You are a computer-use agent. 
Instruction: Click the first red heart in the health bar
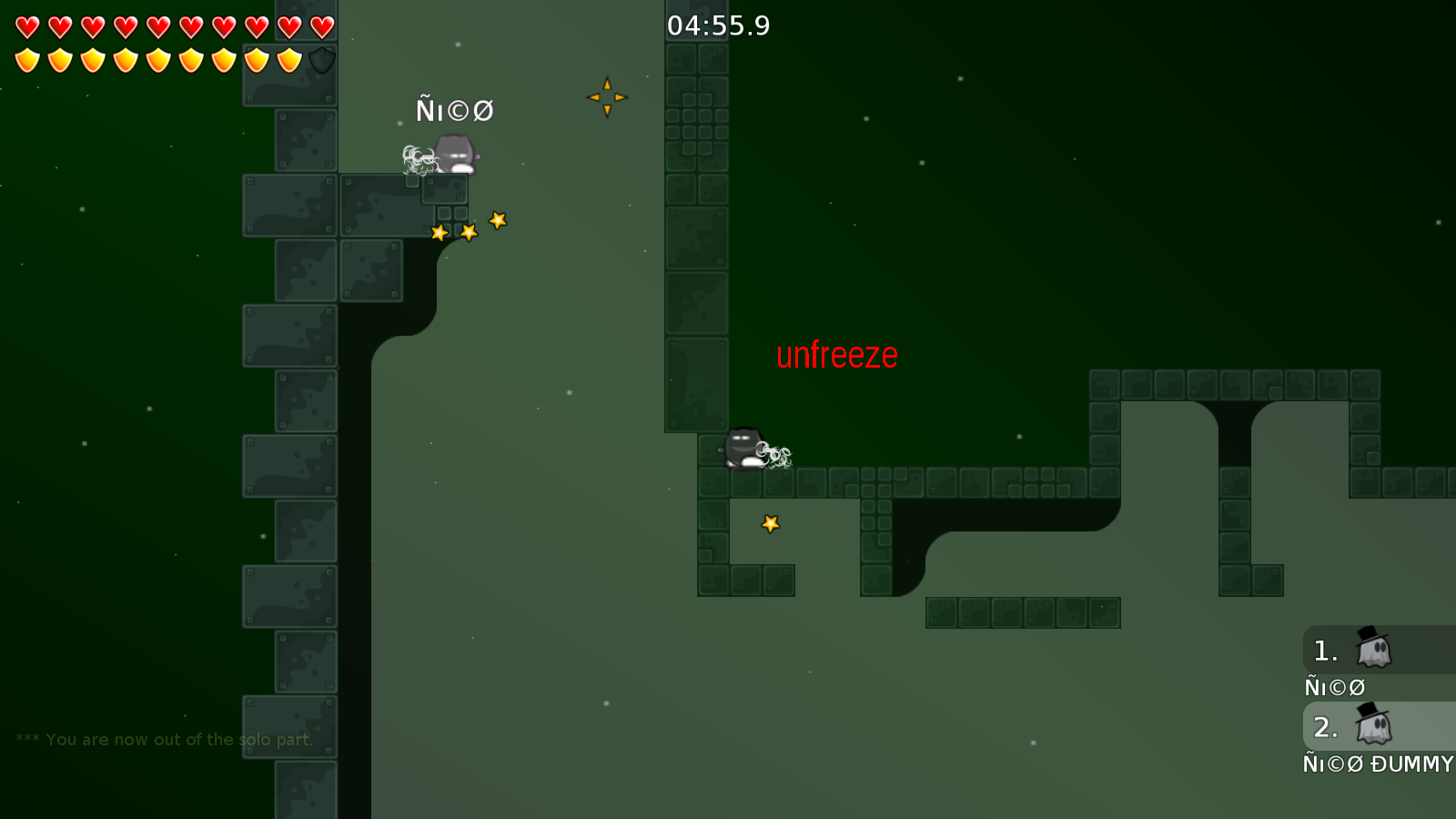tap(27, 25)
